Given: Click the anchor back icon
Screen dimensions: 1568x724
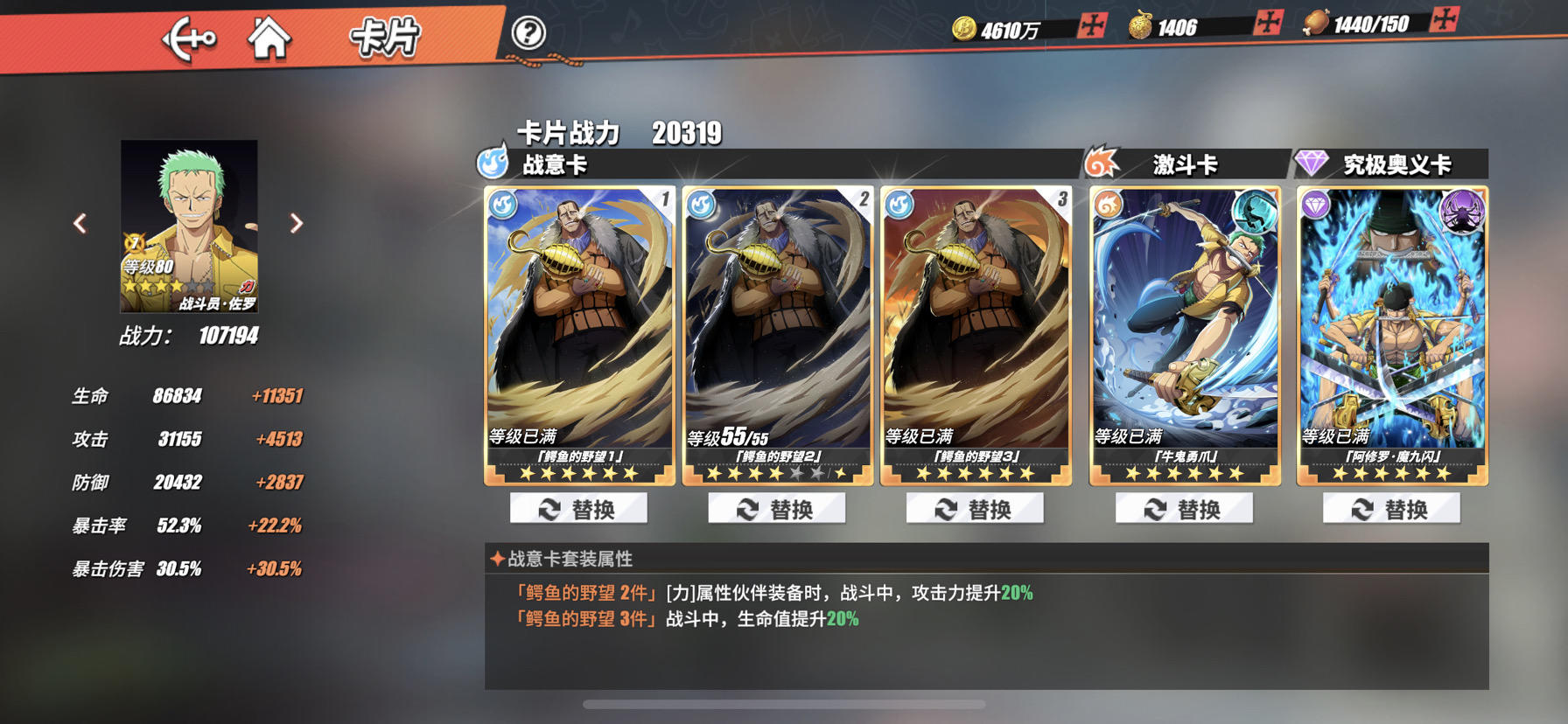Looking at the screenshot, I should [x=192, y=37].
